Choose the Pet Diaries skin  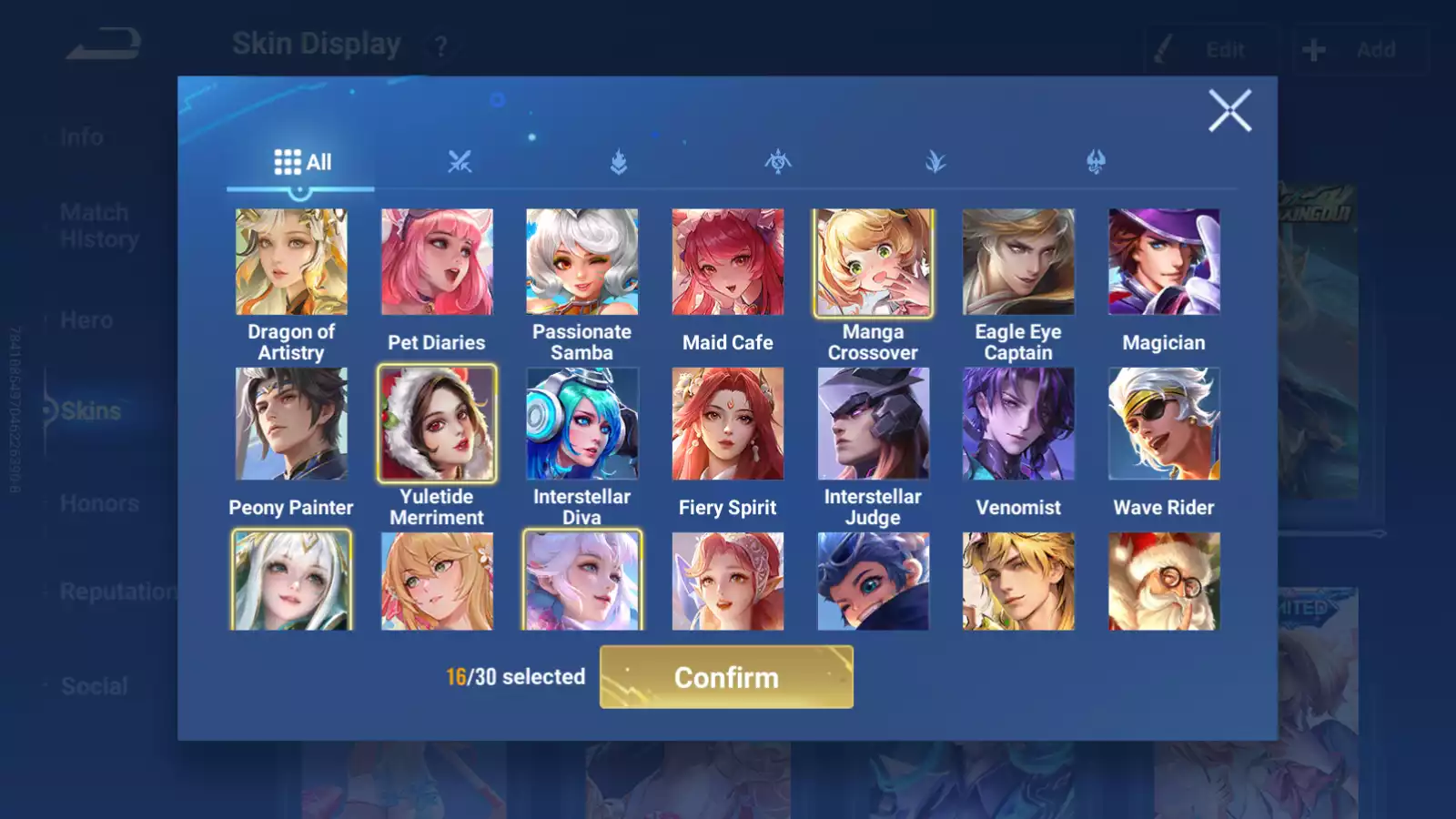pos(437,262)
